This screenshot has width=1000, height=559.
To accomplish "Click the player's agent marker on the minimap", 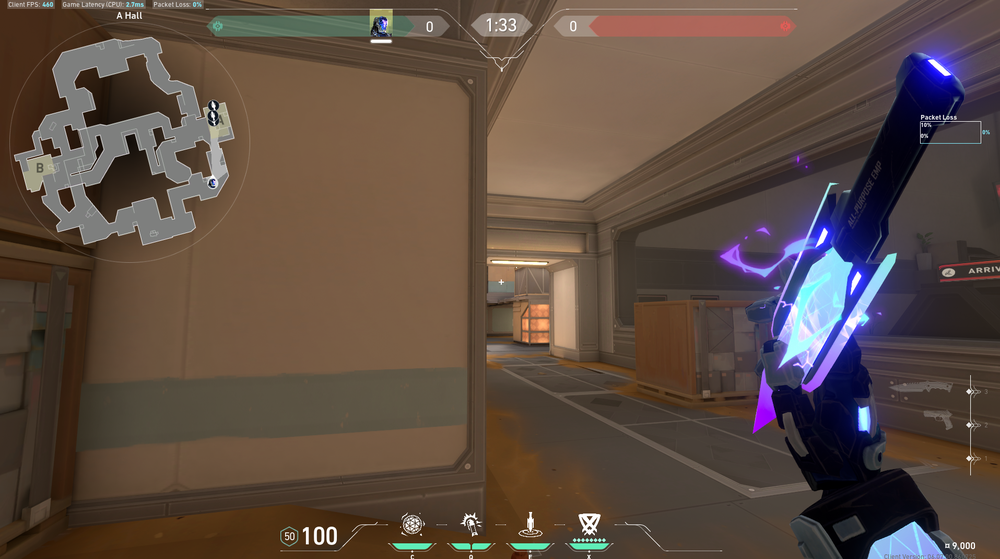I will (x=212, y=182).
